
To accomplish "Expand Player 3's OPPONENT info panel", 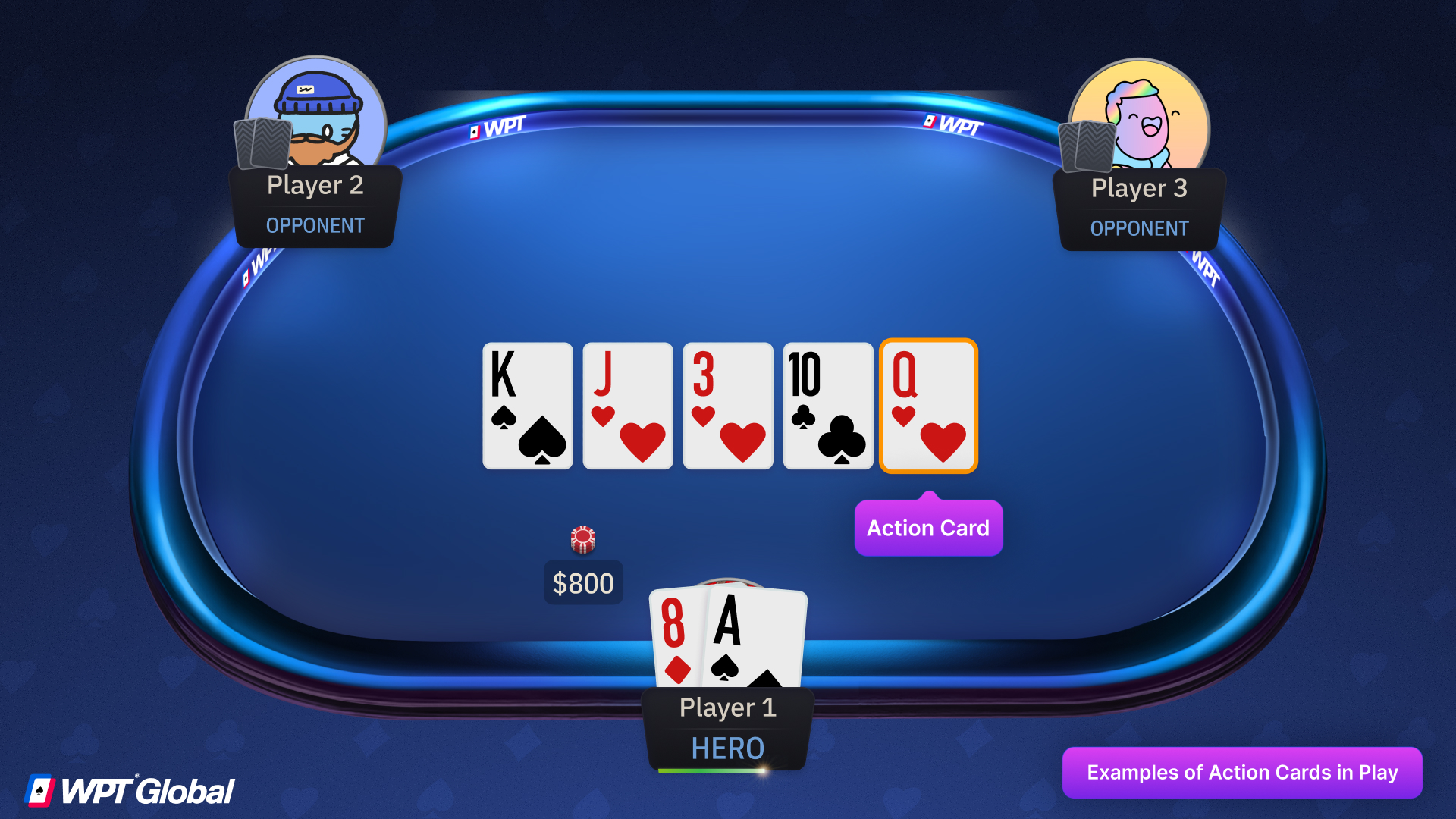I will [1138, 228].
